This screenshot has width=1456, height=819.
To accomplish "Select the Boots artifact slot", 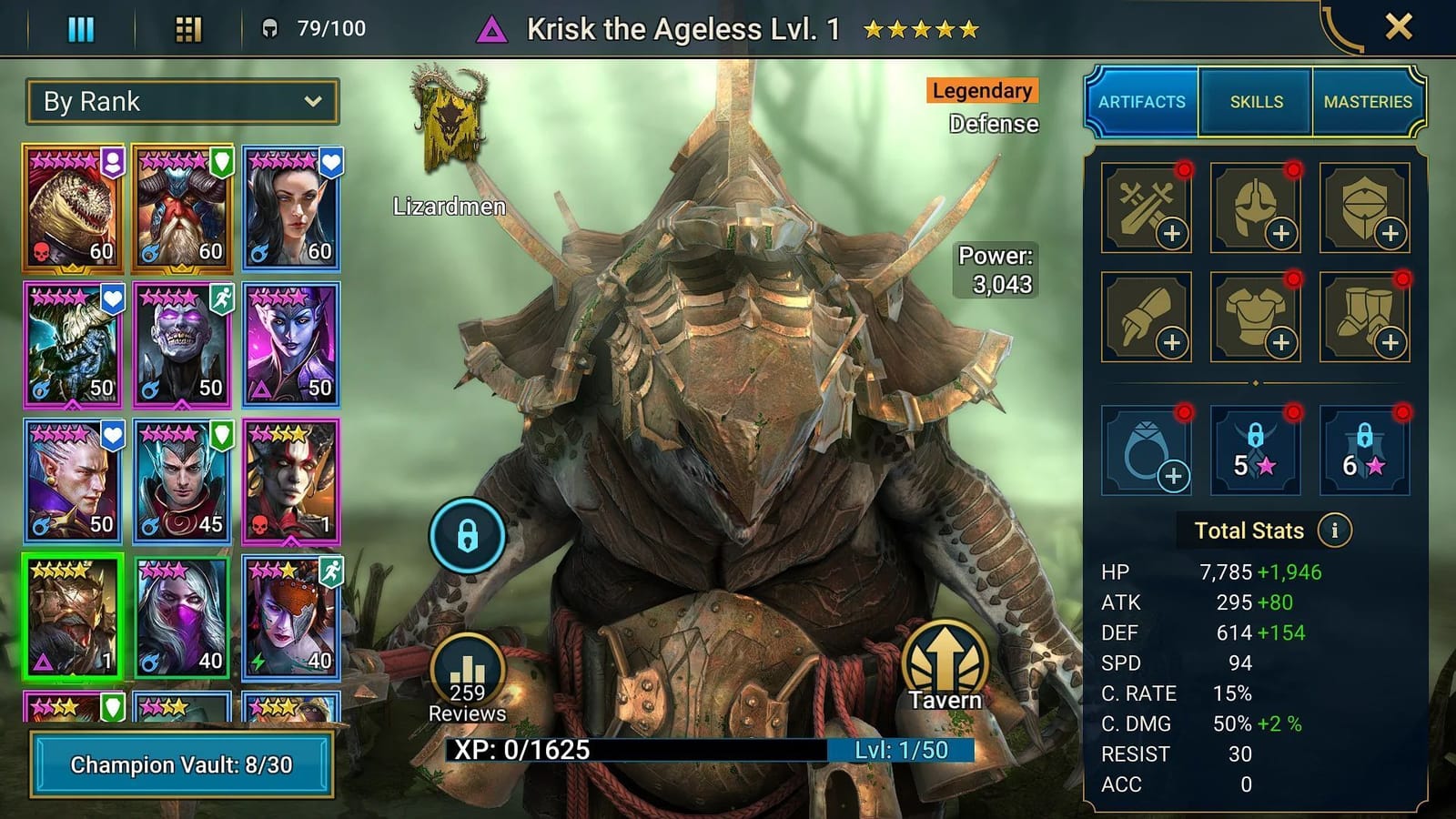I will click(1364, 317).
